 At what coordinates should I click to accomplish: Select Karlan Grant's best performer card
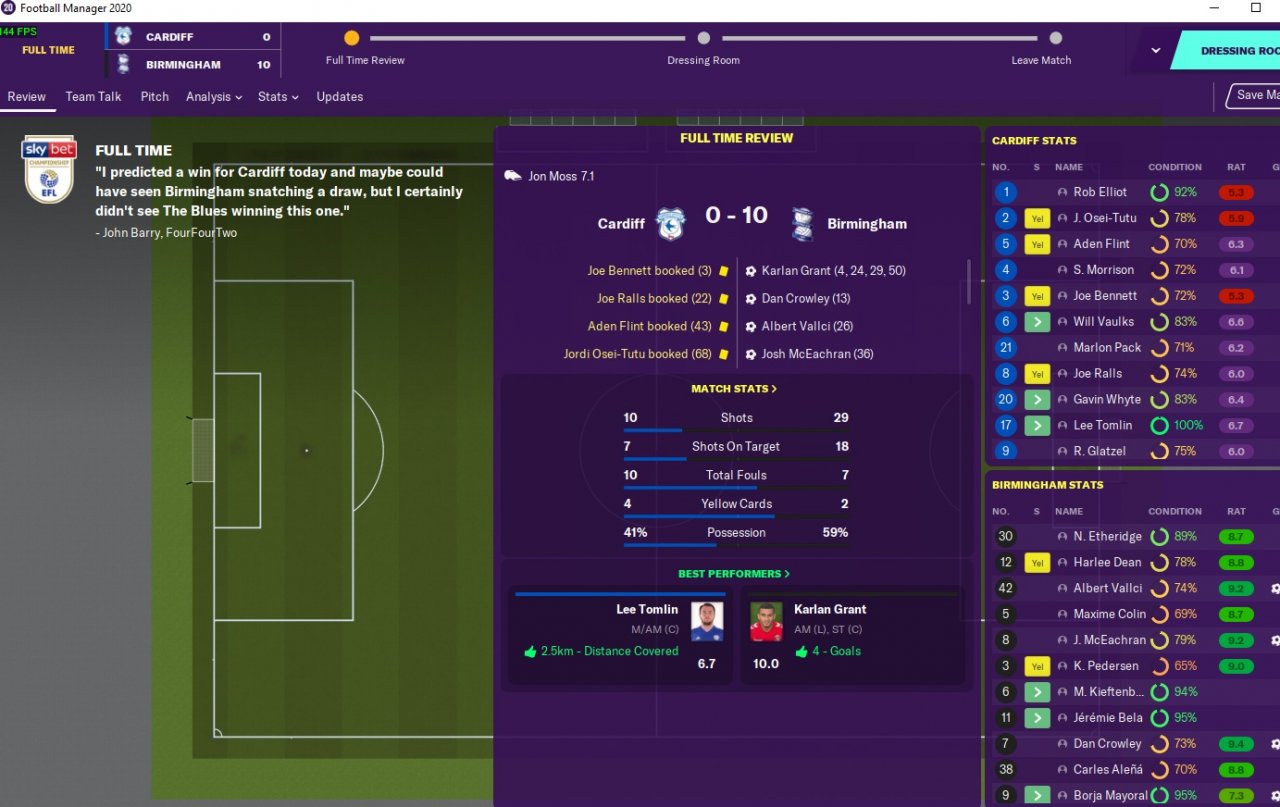[852, 635]
